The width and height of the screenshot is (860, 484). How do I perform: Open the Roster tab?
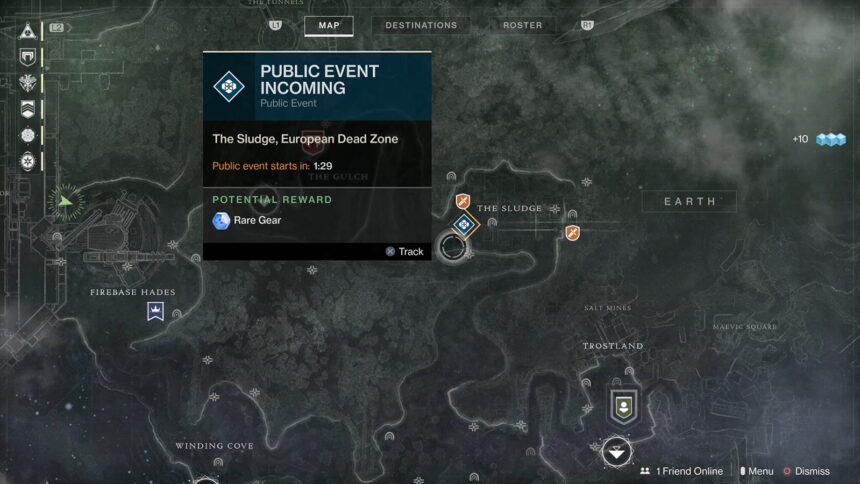pyautogui.click(x=522, y=25)
